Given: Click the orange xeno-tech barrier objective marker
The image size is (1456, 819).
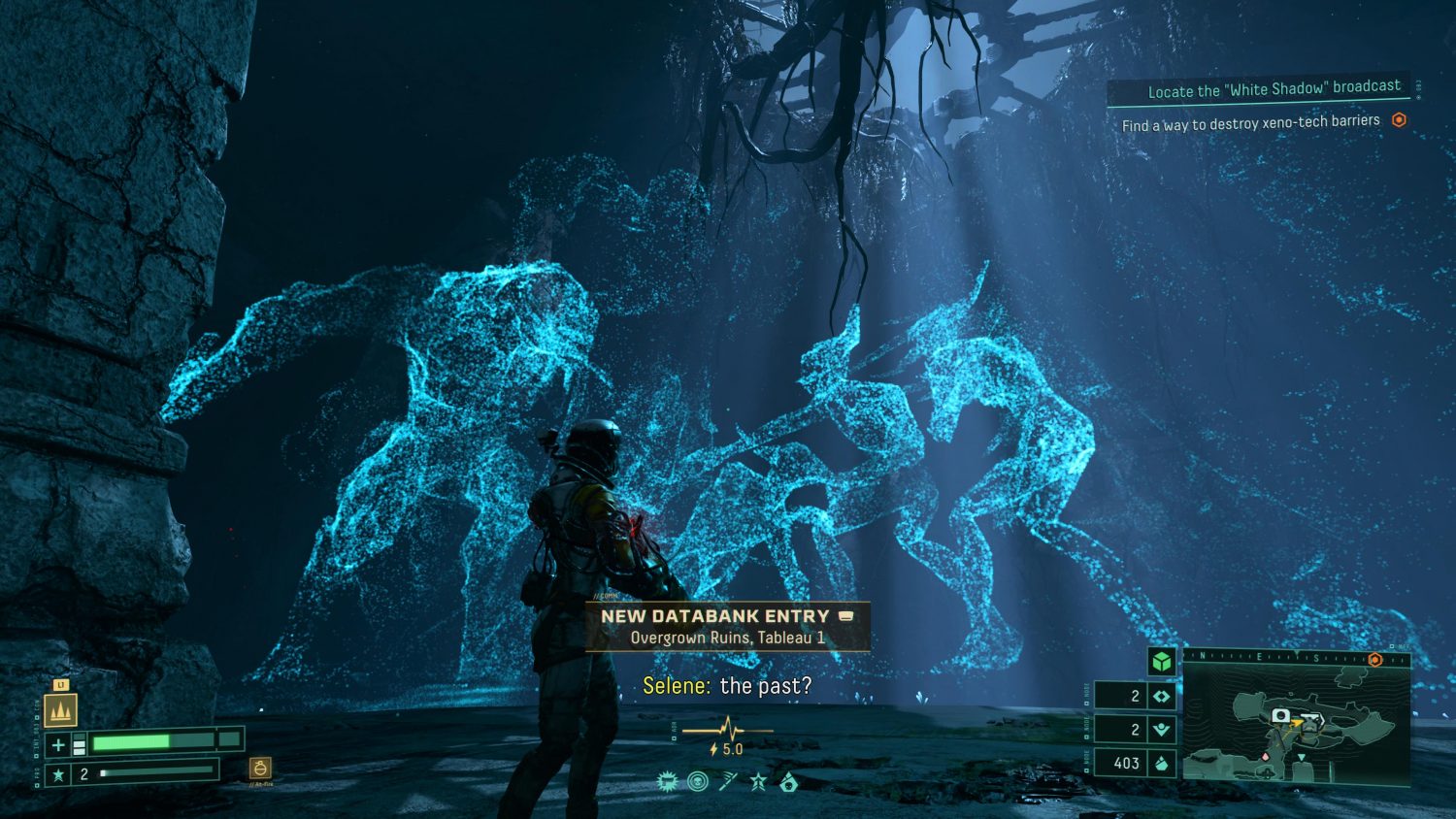Looking at the screenshot, I should pos(1399,120).
